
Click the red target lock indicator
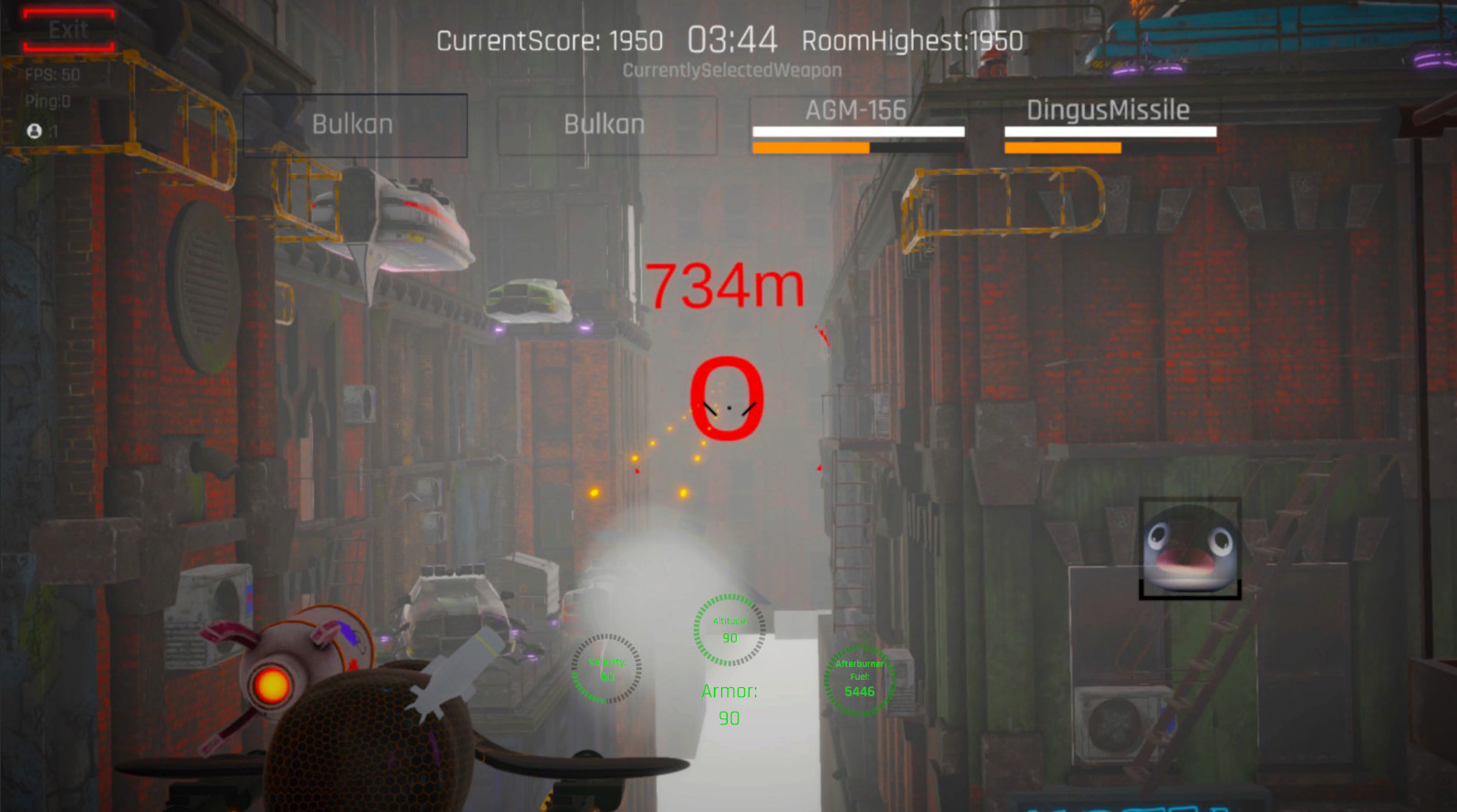coord(725,398)
